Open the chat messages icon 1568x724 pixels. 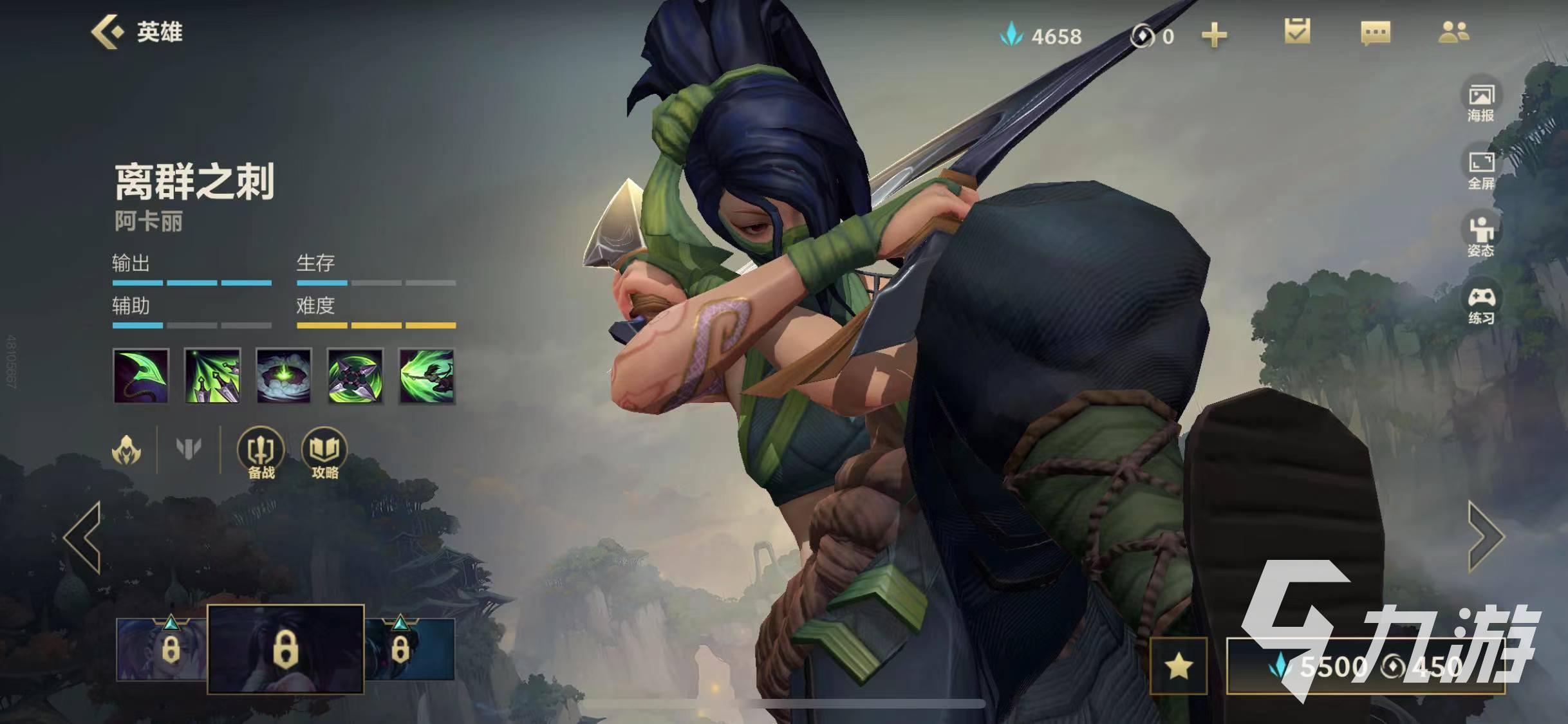(x=1375, y=33)
